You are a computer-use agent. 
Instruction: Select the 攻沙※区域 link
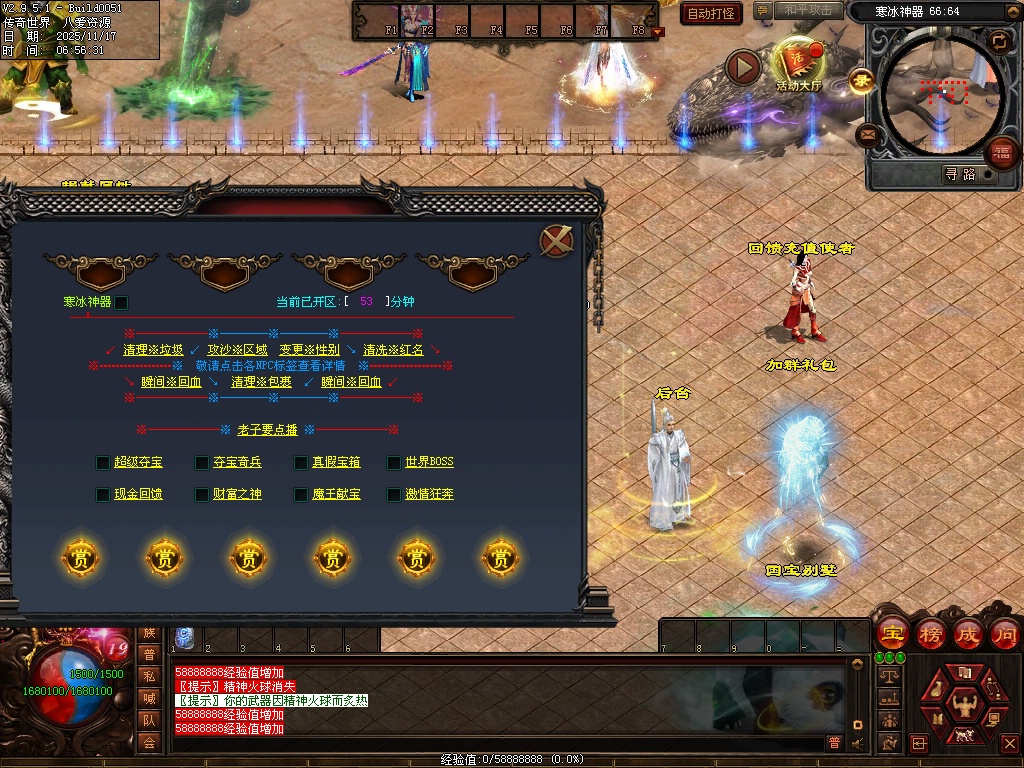pos(237,350)
